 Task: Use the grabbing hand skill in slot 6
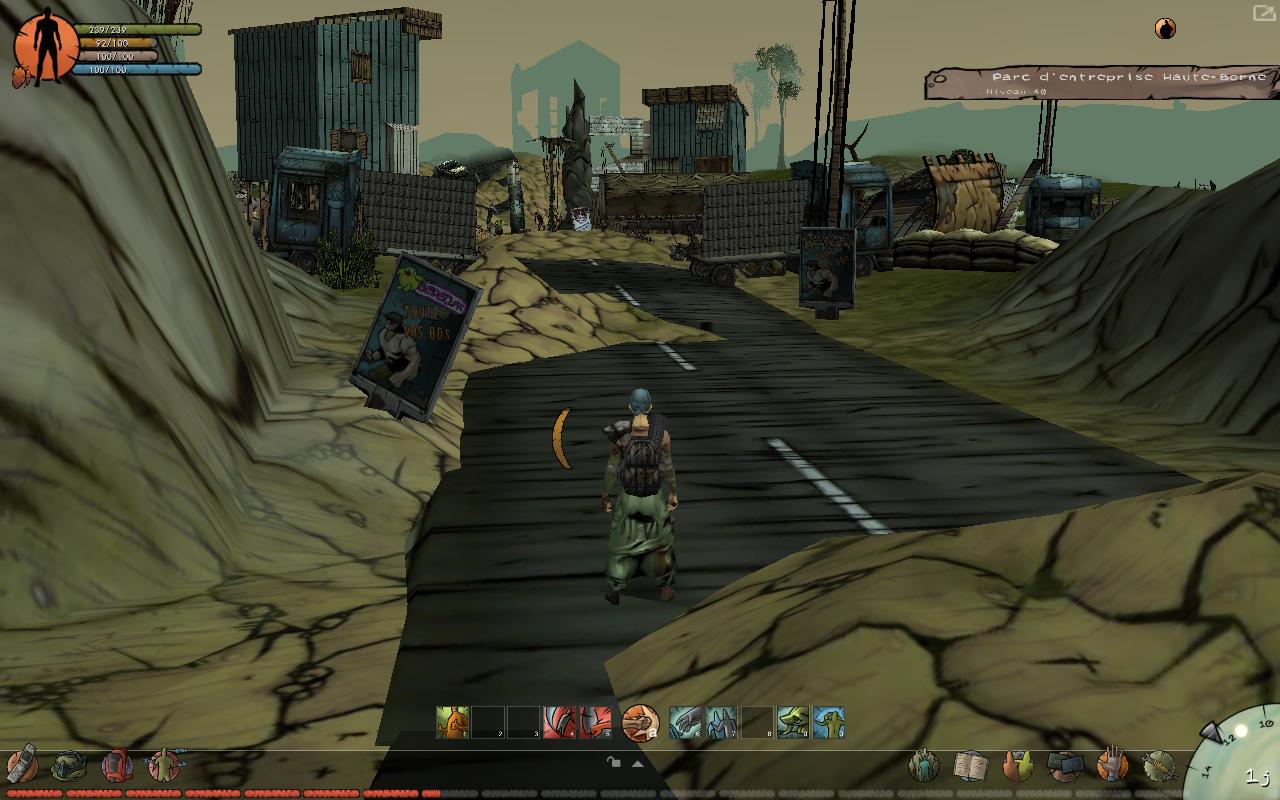(x=685, y=722)
